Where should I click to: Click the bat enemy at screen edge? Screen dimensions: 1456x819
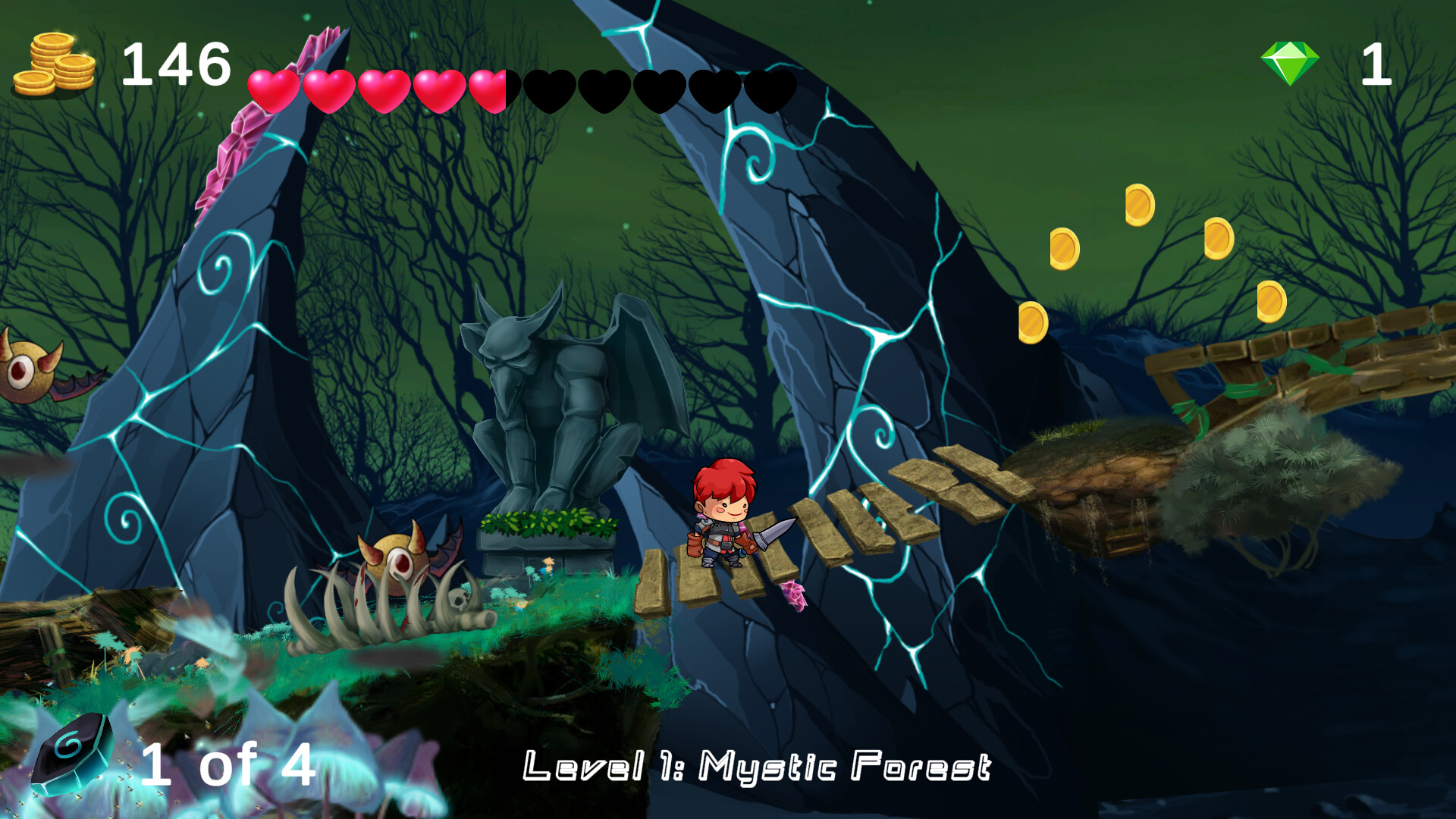pyautogui.click(x=23, y=372)
